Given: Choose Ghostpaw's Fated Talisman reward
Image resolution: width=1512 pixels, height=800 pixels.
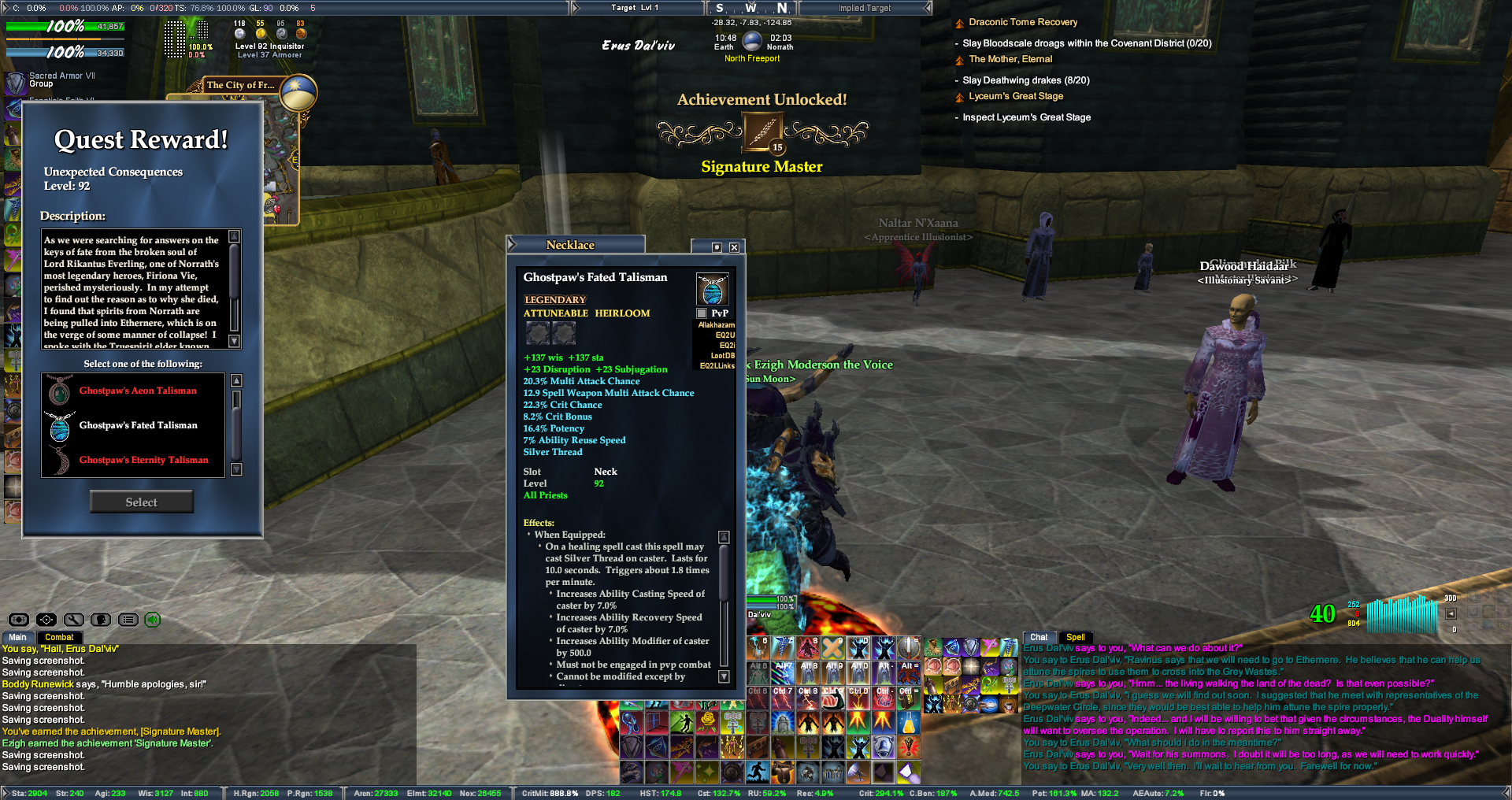Looking at the screenshot, I should point(138,425).
